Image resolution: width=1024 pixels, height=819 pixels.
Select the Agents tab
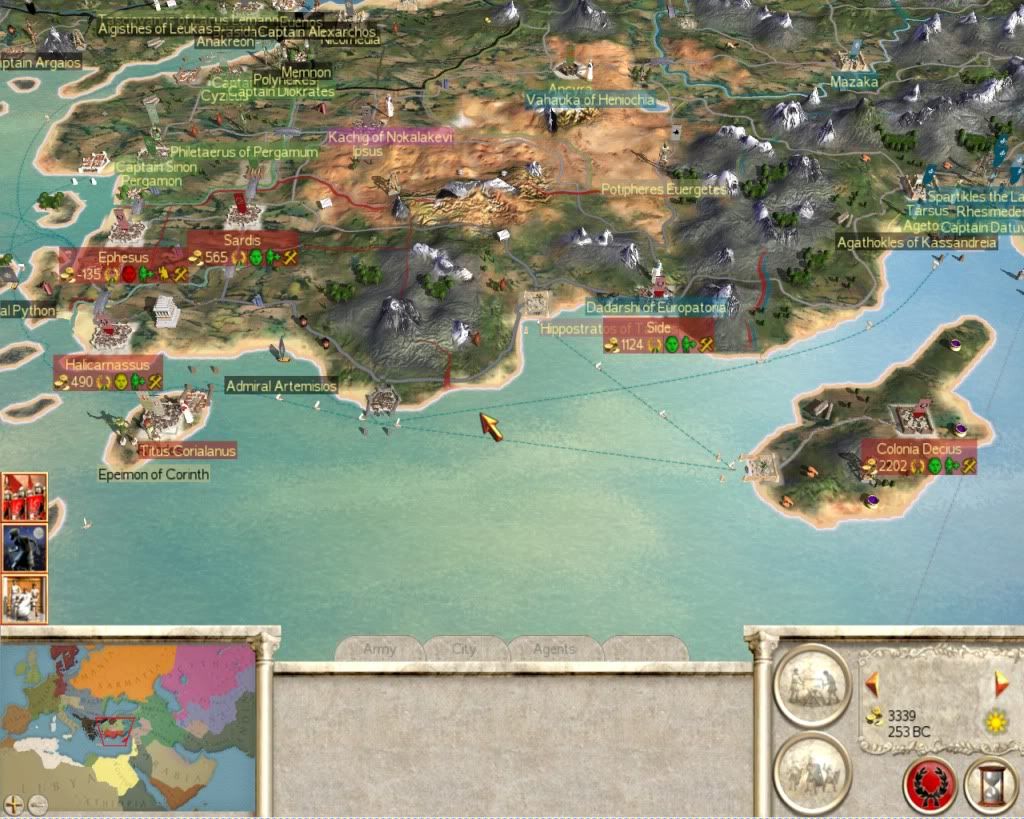click(554, 649)
